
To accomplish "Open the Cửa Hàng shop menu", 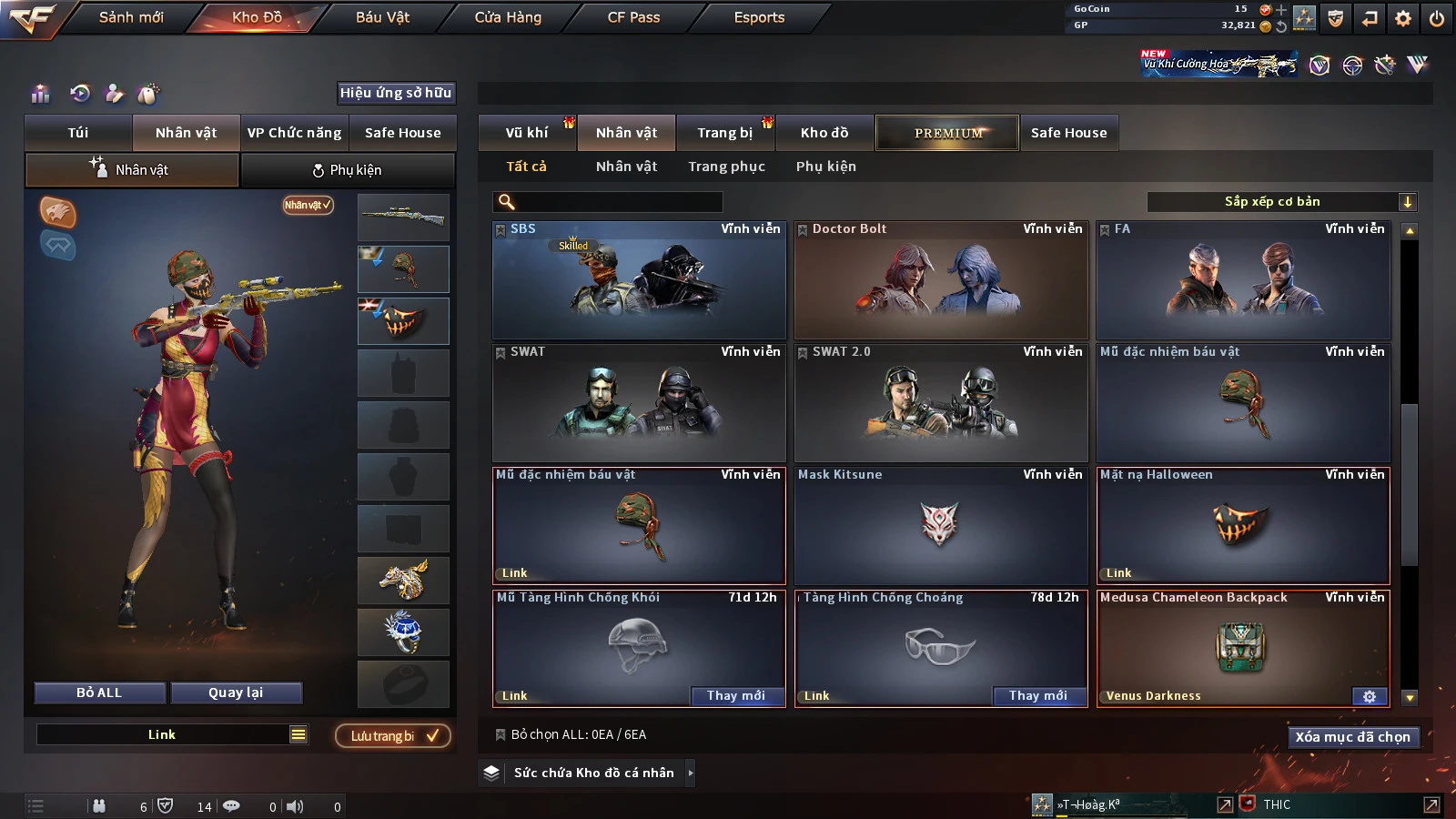I will pos(508,17).
